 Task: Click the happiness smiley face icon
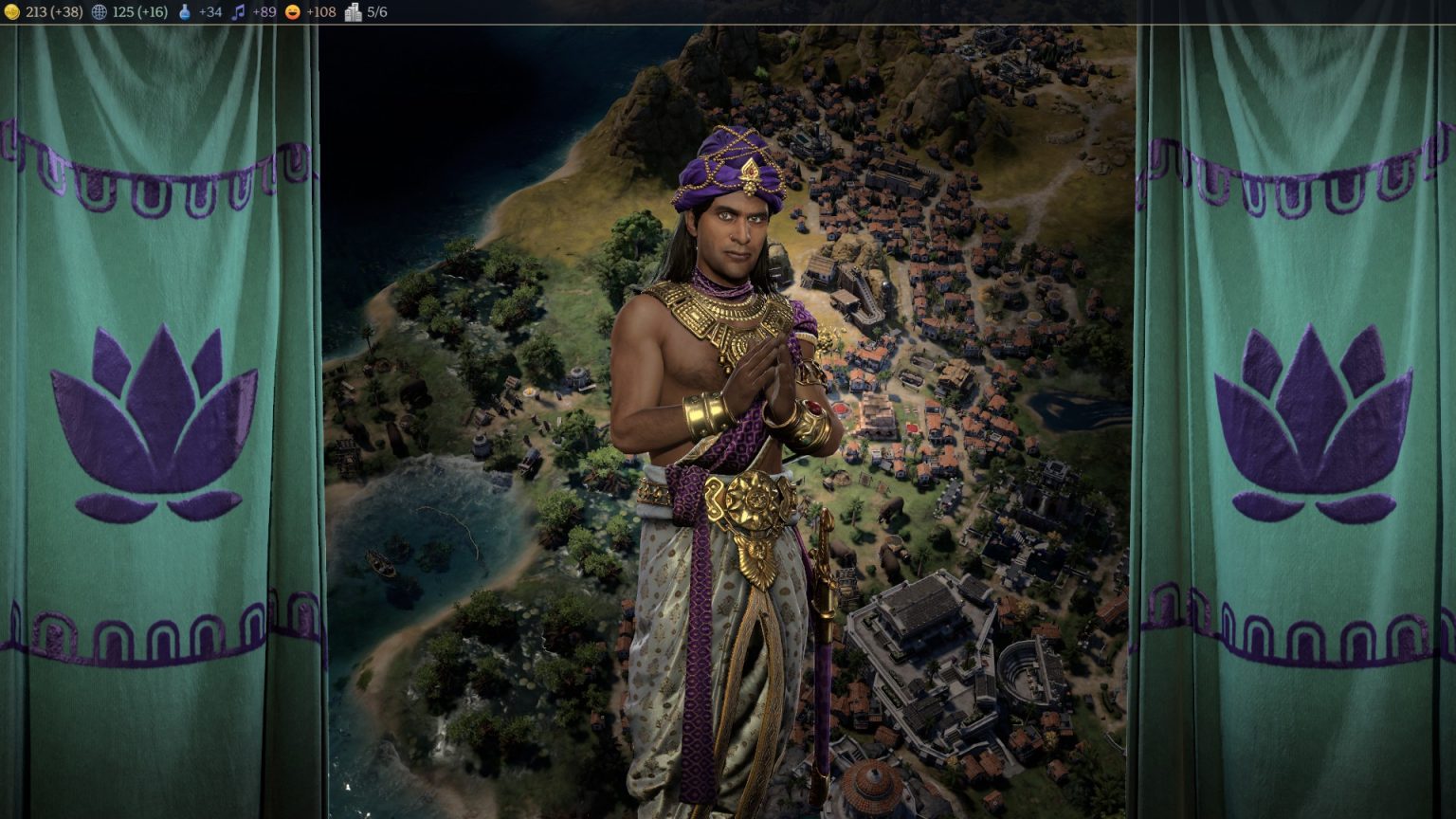click(294, 13)
